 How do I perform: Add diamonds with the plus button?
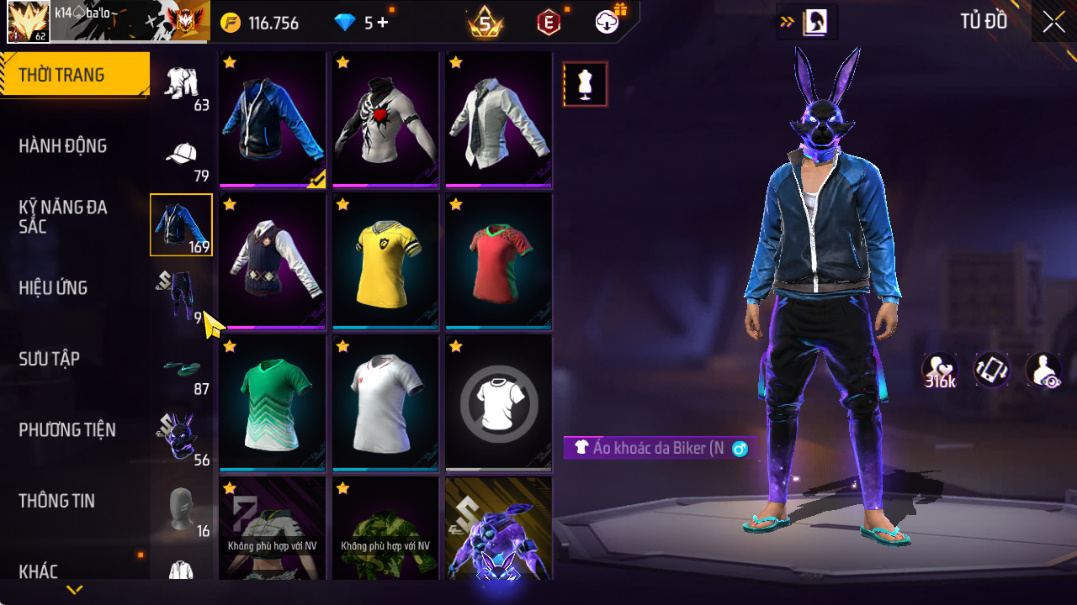382,23
